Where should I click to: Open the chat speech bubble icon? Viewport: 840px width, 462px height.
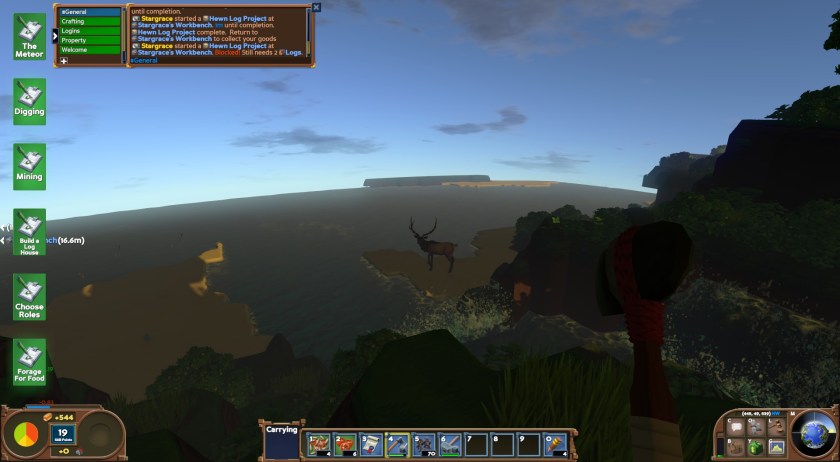click(735, 427)
